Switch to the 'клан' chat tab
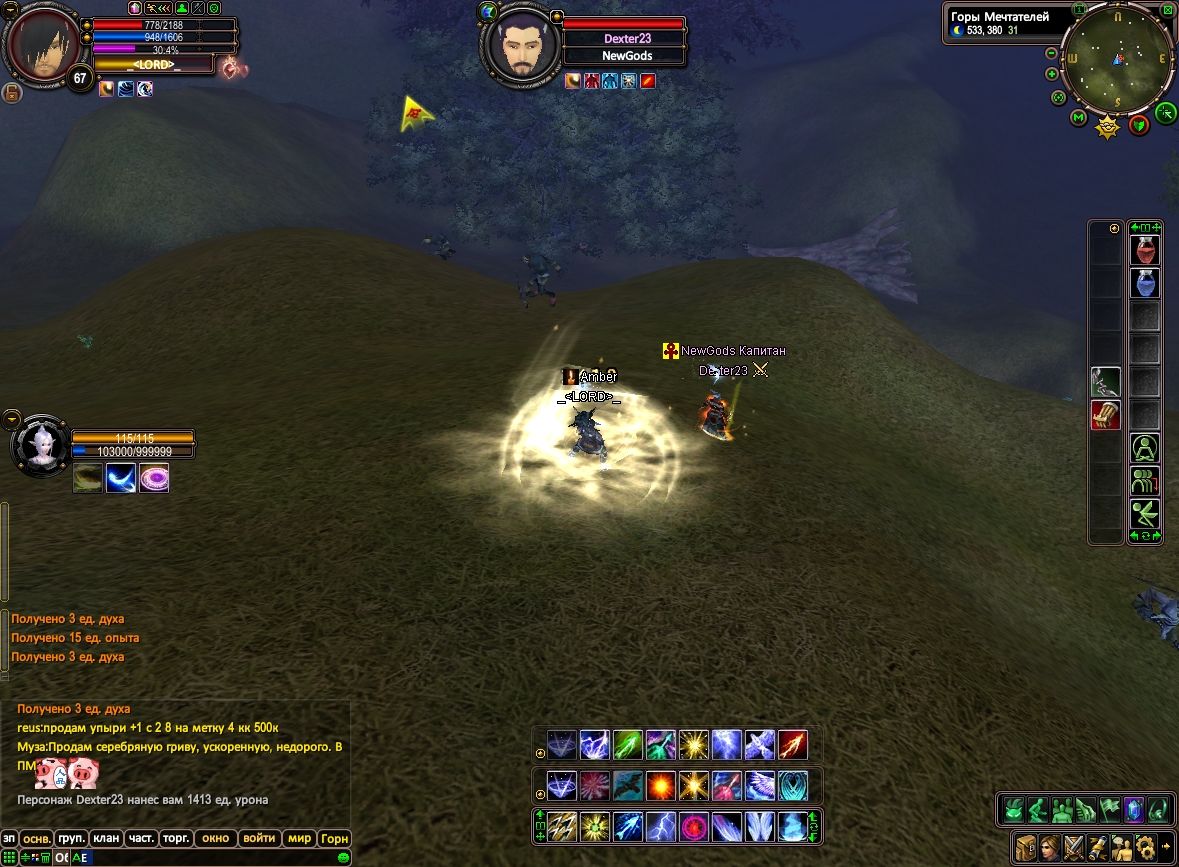Screen dimensions: 1179x867 coord(105,838)
